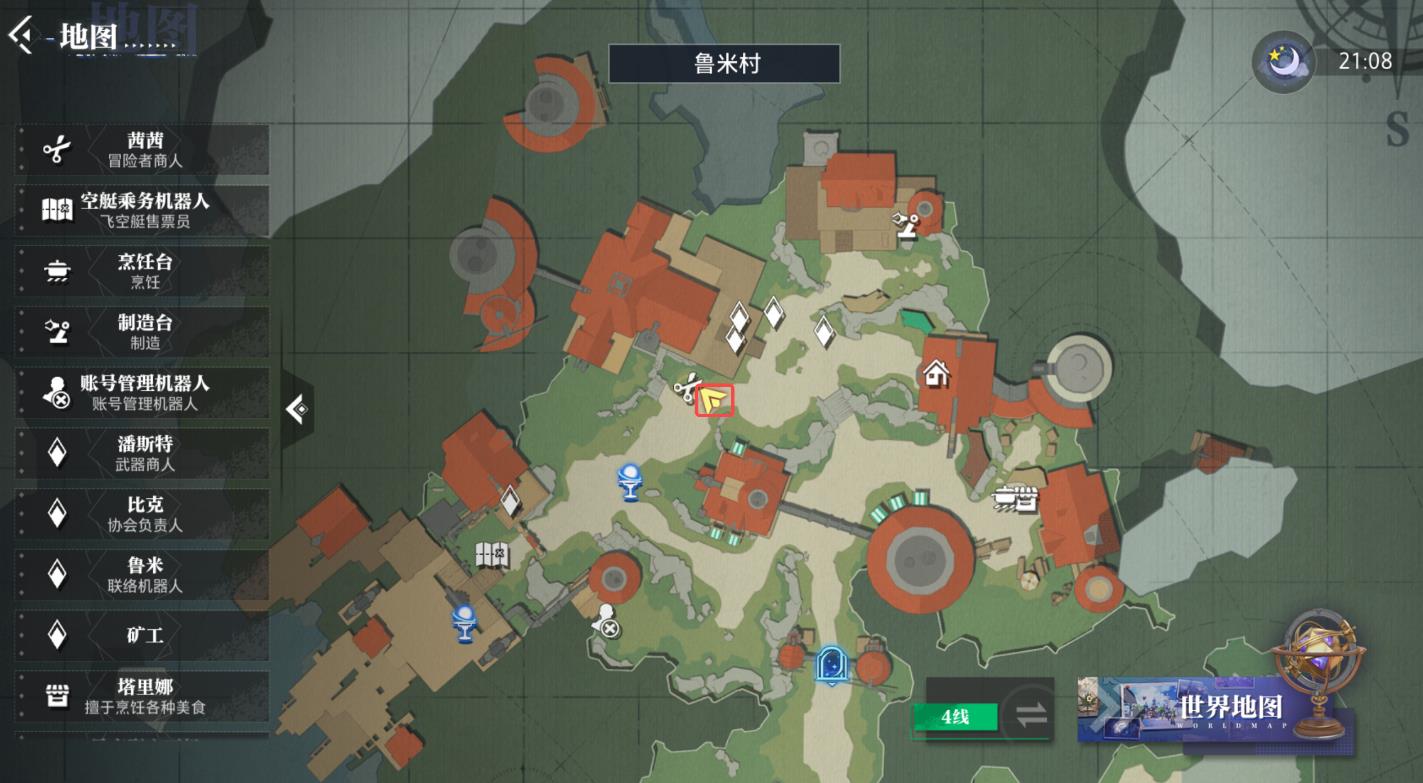Image resolution: width=1423 pixels, height=783 pixels.
Task: Select the 矿工 miner entry
Action: [x=143, y=635]
